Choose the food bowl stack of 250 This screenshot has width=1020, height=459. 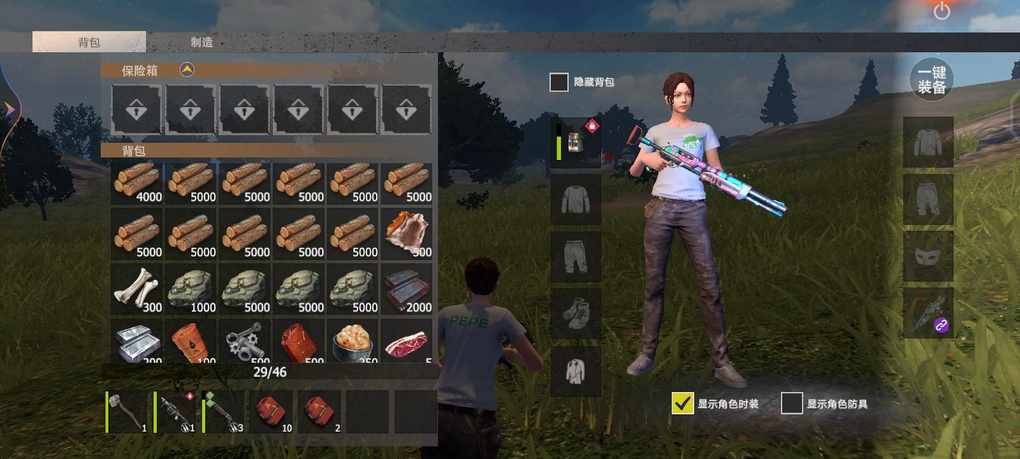click(x=353, y=342)
